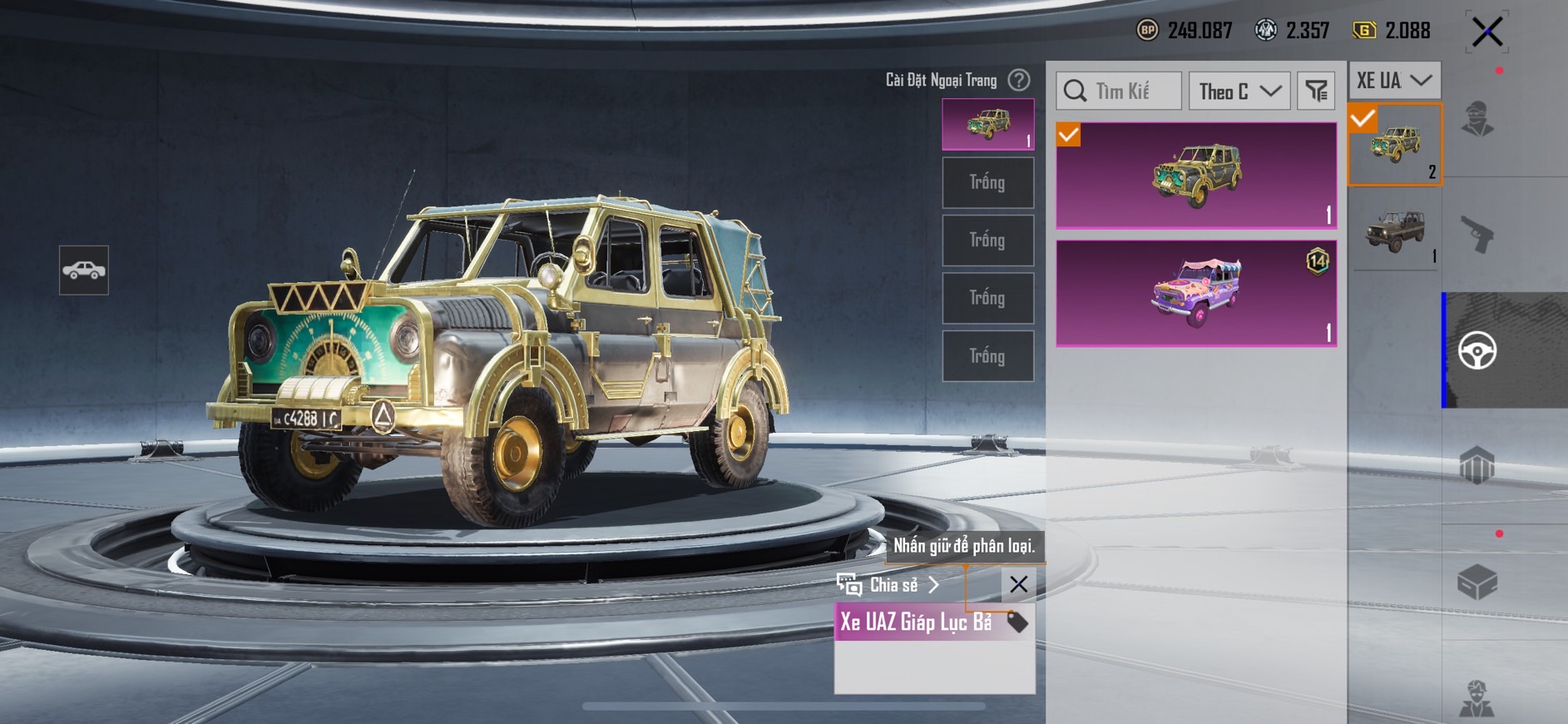Click the Tìm Kiế search field
This screenshot has width=1568, height=724.
(x=1120, y=91)
